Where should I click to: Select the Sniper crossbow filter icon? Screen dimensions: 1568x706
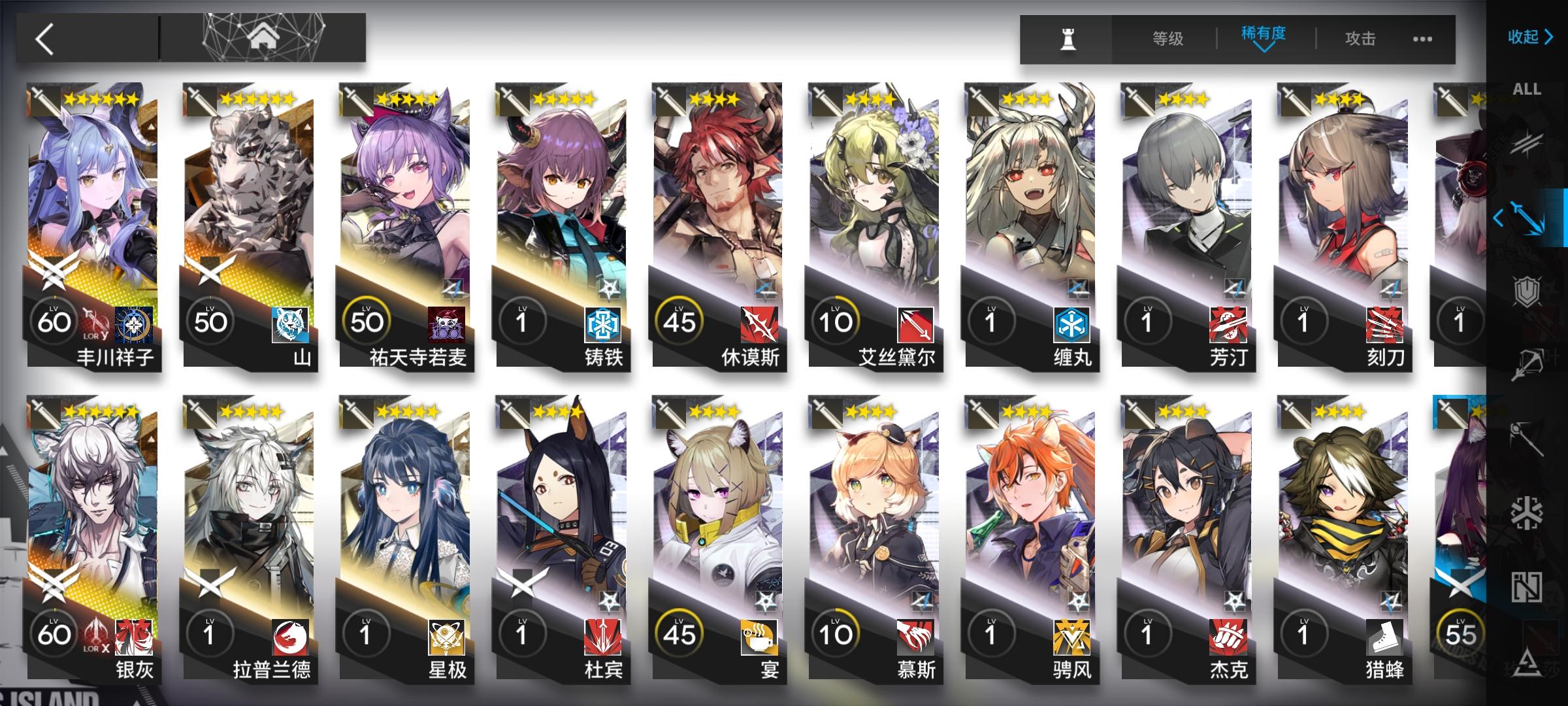pos(1527,363)
